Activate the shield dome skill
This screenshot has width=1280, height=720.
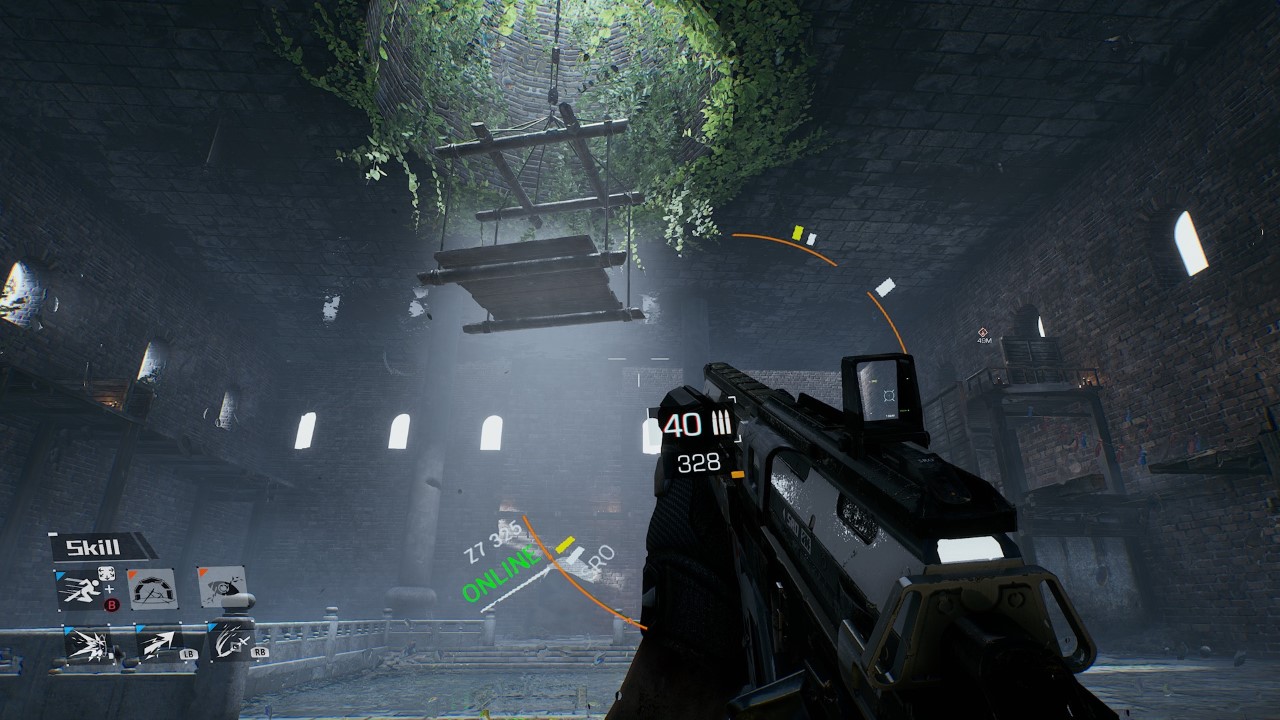[x=152, y=590]
